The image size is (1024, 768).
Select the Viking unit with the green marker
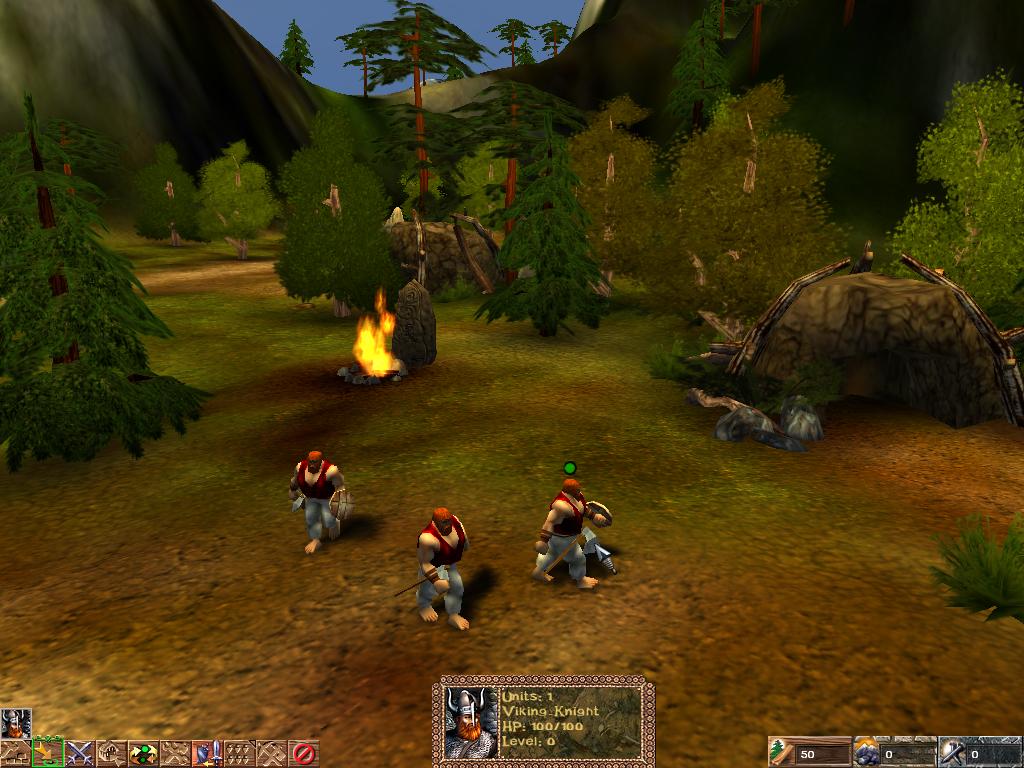click(568, 530)
